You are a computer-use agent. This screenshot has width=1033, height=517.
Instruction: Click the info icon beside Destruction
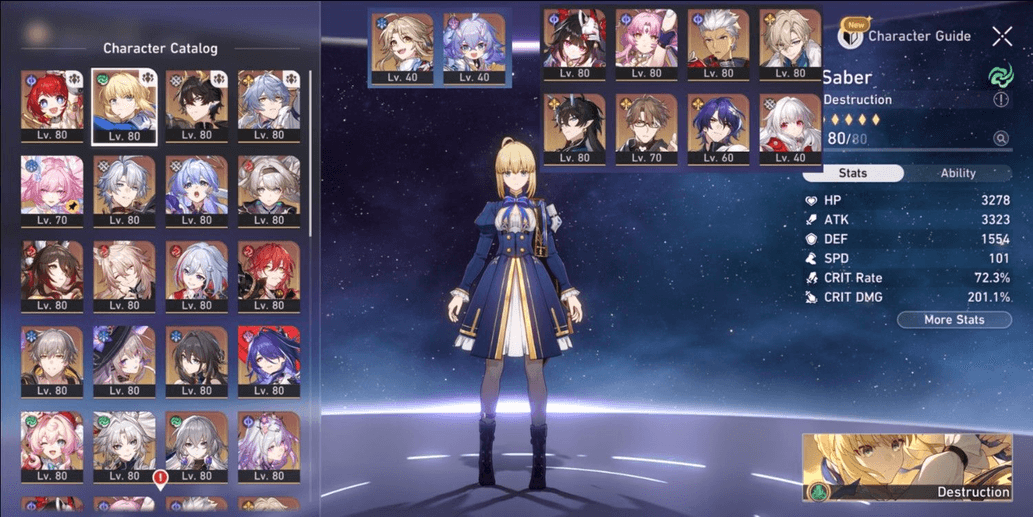1001,100
